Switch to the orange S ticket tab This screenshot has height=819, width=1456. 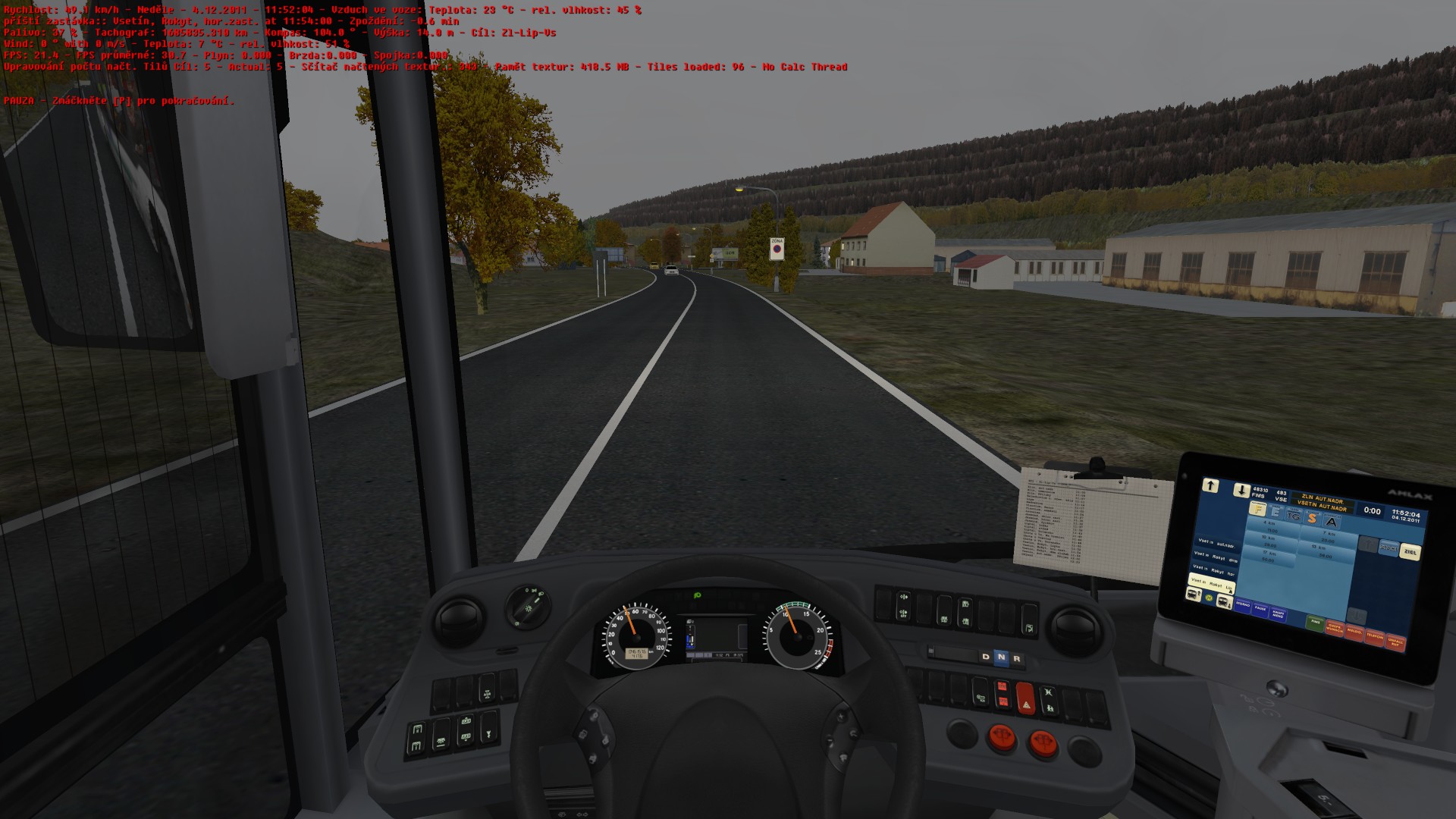1312,519
